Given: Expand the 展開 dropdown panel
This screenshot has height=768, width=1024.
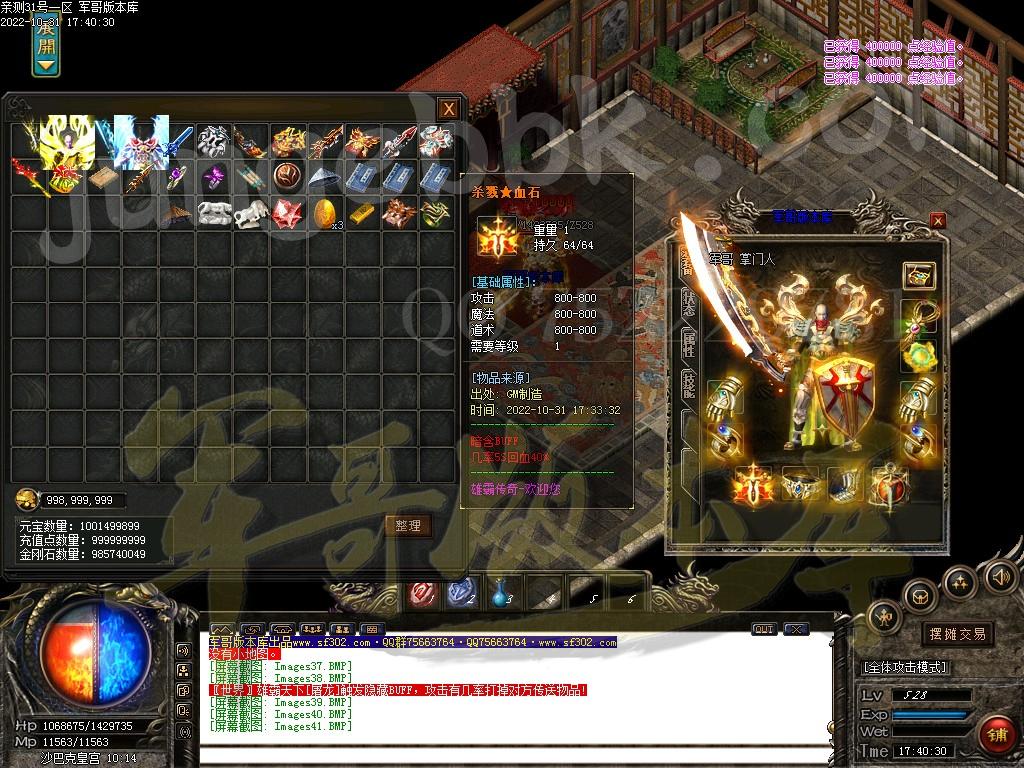Looking at the screenshot, I should tap(46, 45).
